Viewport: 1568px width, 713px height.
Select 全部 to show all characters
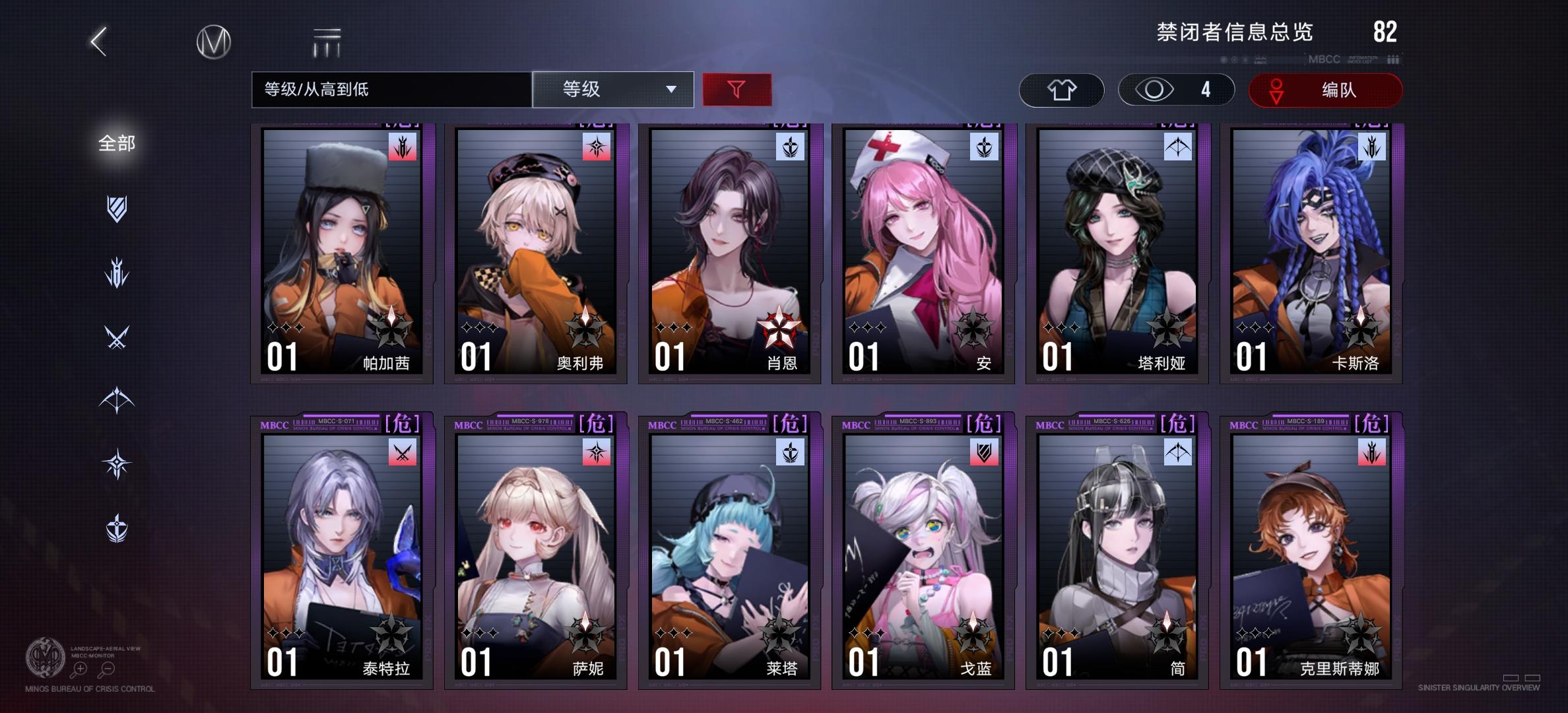(115, 144)
